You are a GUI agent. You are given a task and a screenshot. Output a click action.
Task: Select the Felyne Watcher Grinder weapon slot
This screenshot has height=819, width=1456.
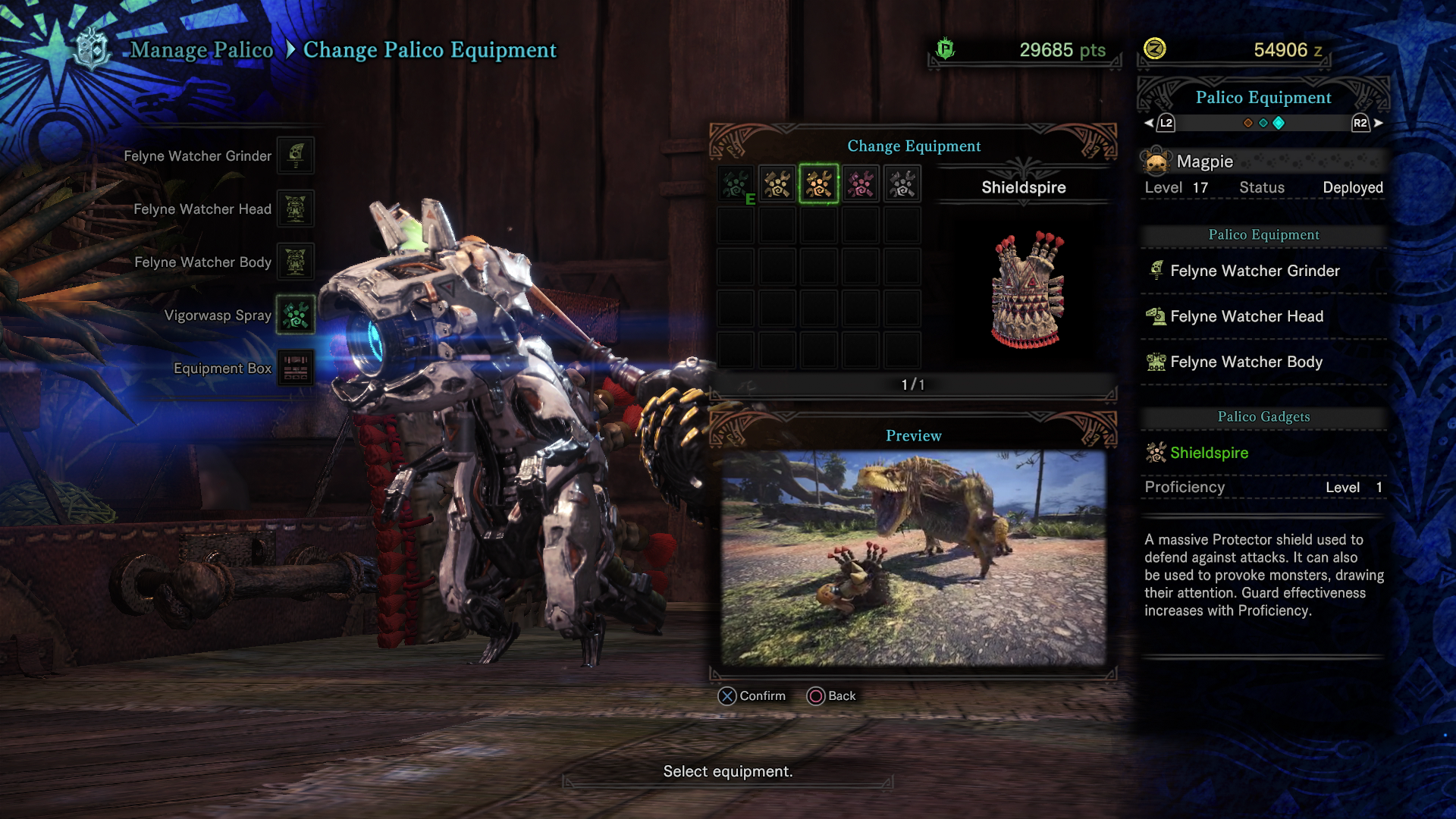click(x=295, y=155)
